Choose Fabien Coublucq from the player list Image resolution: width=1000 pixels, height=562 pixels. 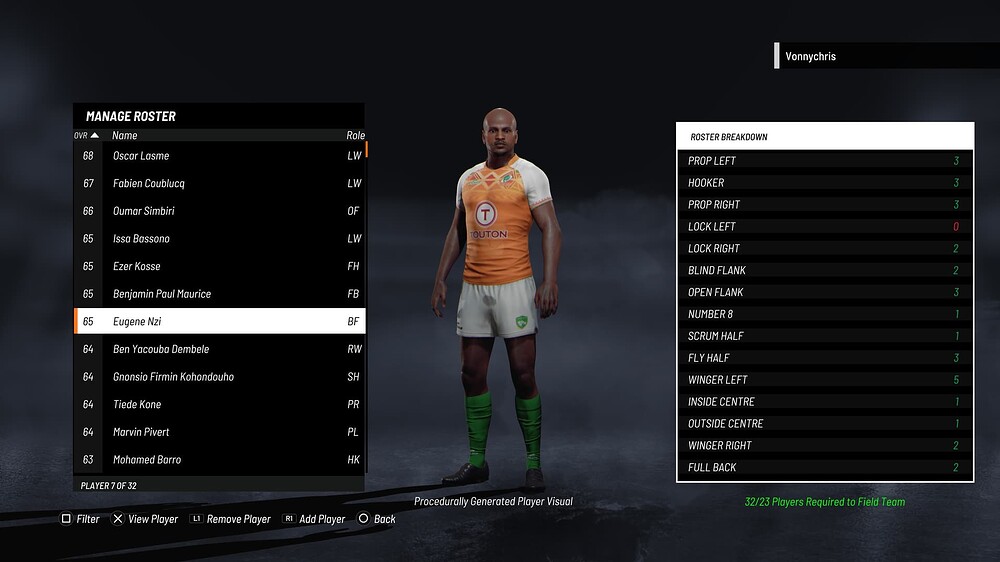click(x=219, y=184)
